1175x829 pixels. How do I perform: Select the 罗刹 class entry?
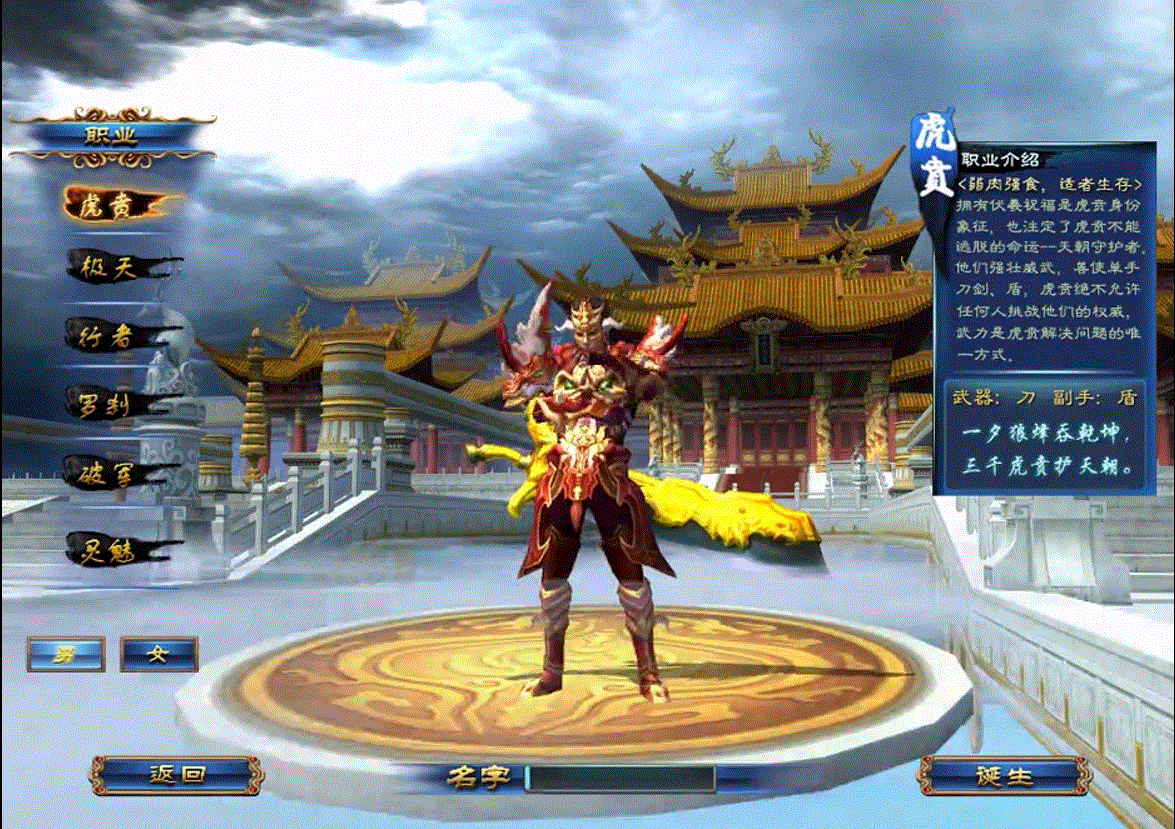pyautogui.click(x=113, y=404)
